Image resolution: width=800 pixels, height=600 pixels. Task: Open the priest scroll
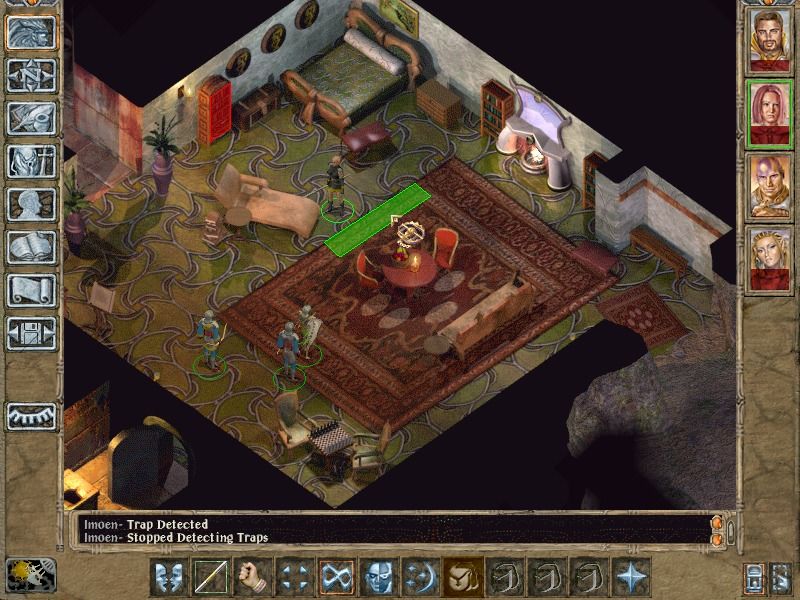pos(30,290)
